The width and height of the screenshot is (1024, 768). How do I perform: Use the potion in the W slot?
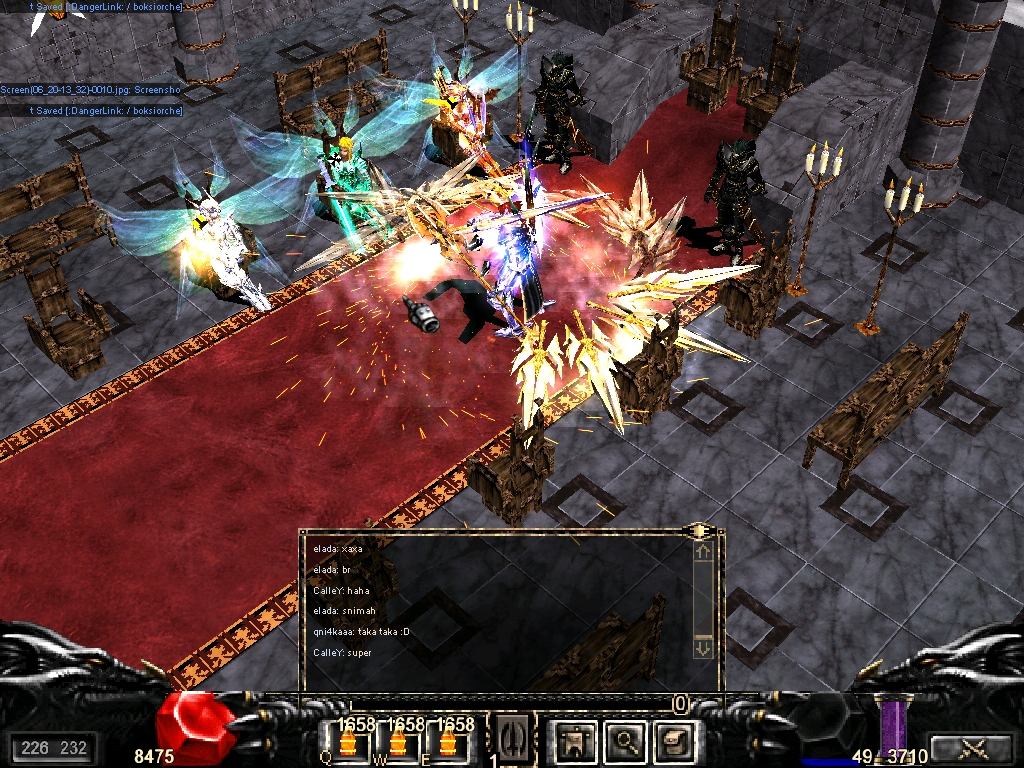(397, 743)
